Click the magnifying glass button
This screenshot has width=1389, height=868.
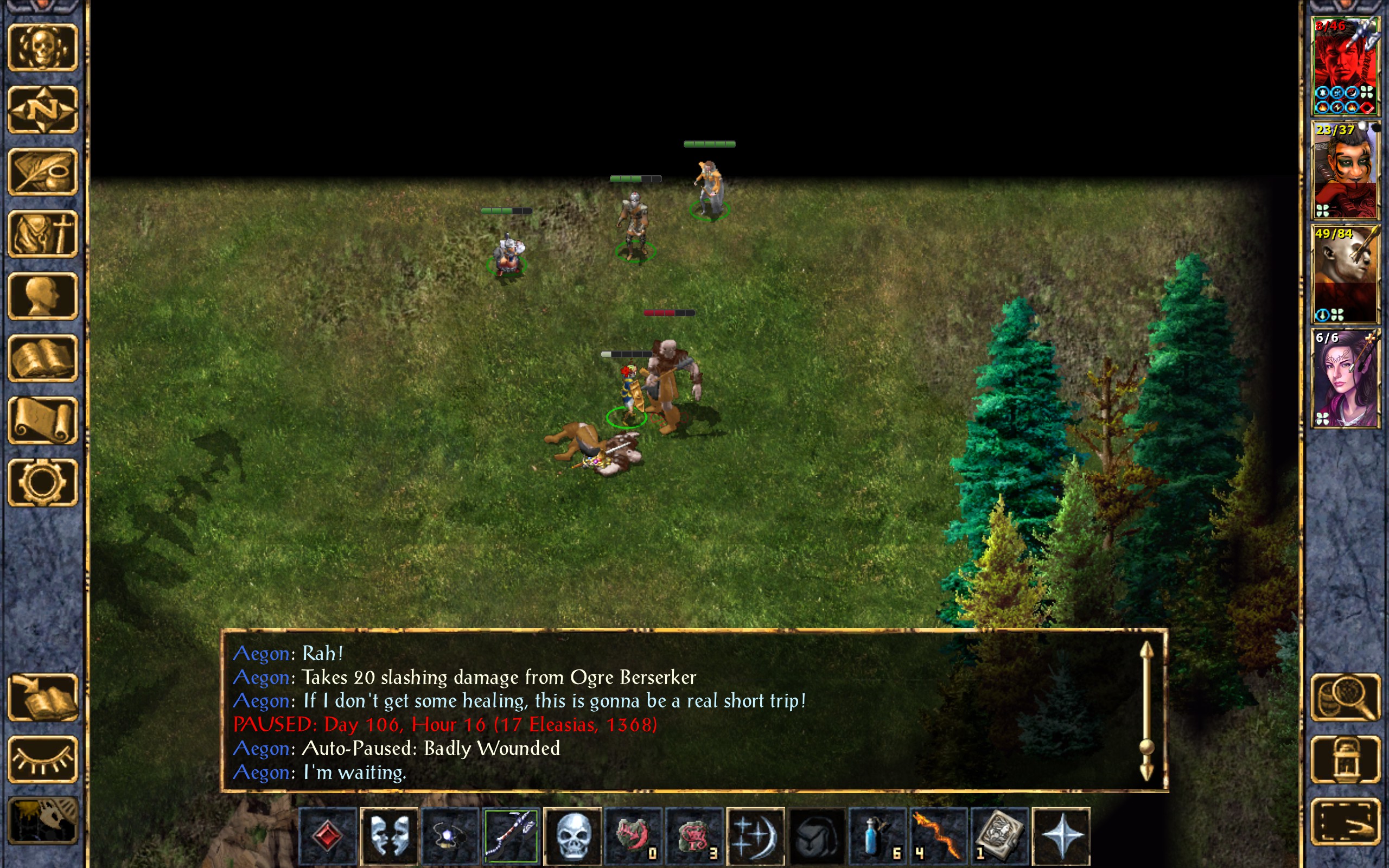click(1345, 698)
